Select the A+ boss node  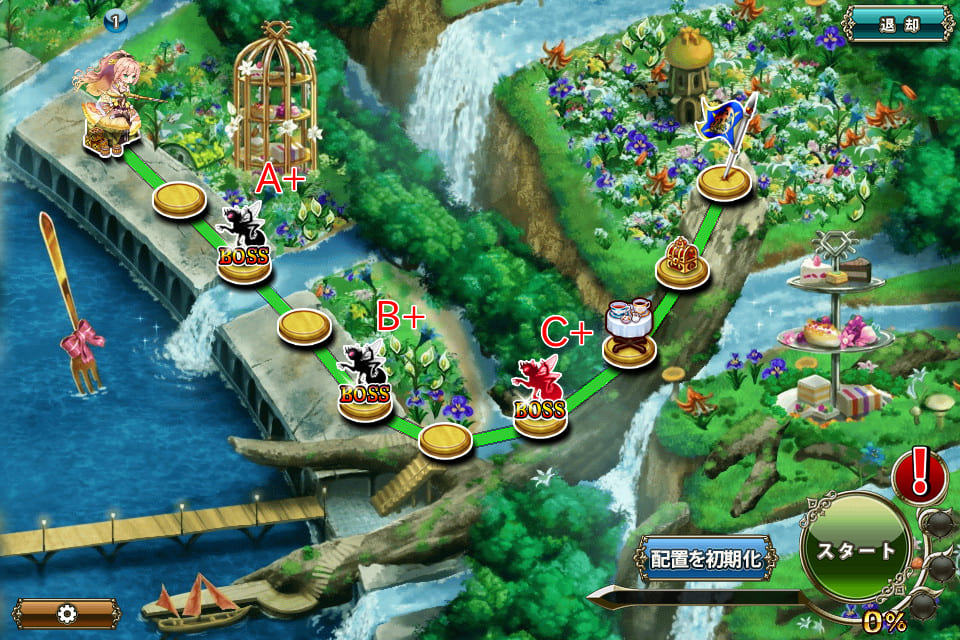pyautogui.click(x=244, y=245)
